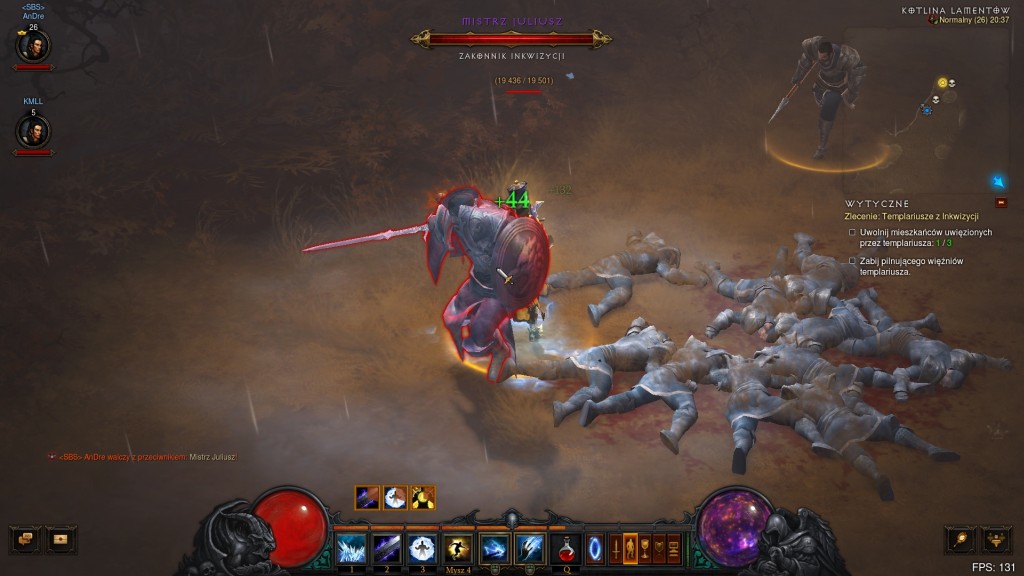Use the blue claw slash skill
This screenshot has height=576, width=1024.
click(x=529, y=548)
